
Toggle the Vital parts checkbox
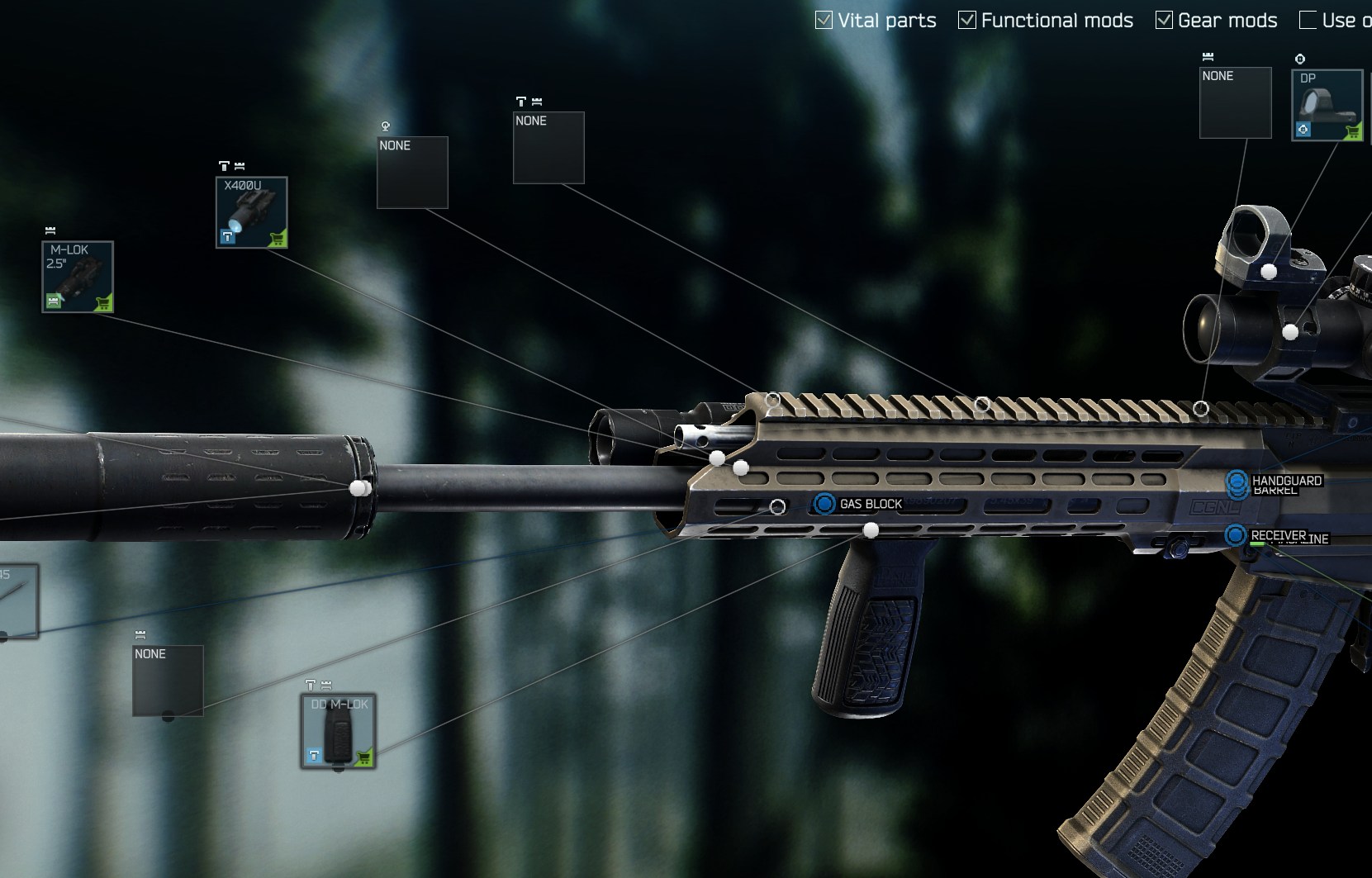click(824, 21)
